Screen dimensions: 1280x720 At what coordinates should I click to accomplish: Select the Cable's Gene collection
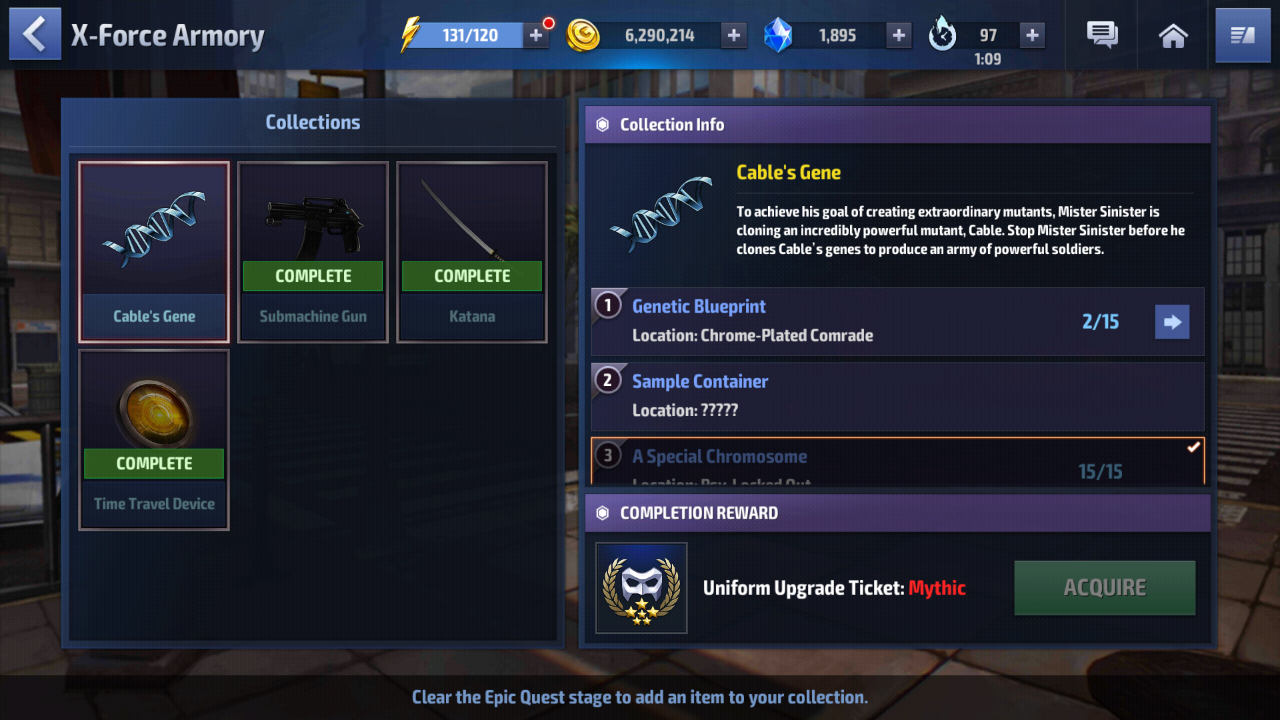click(154, 252)
